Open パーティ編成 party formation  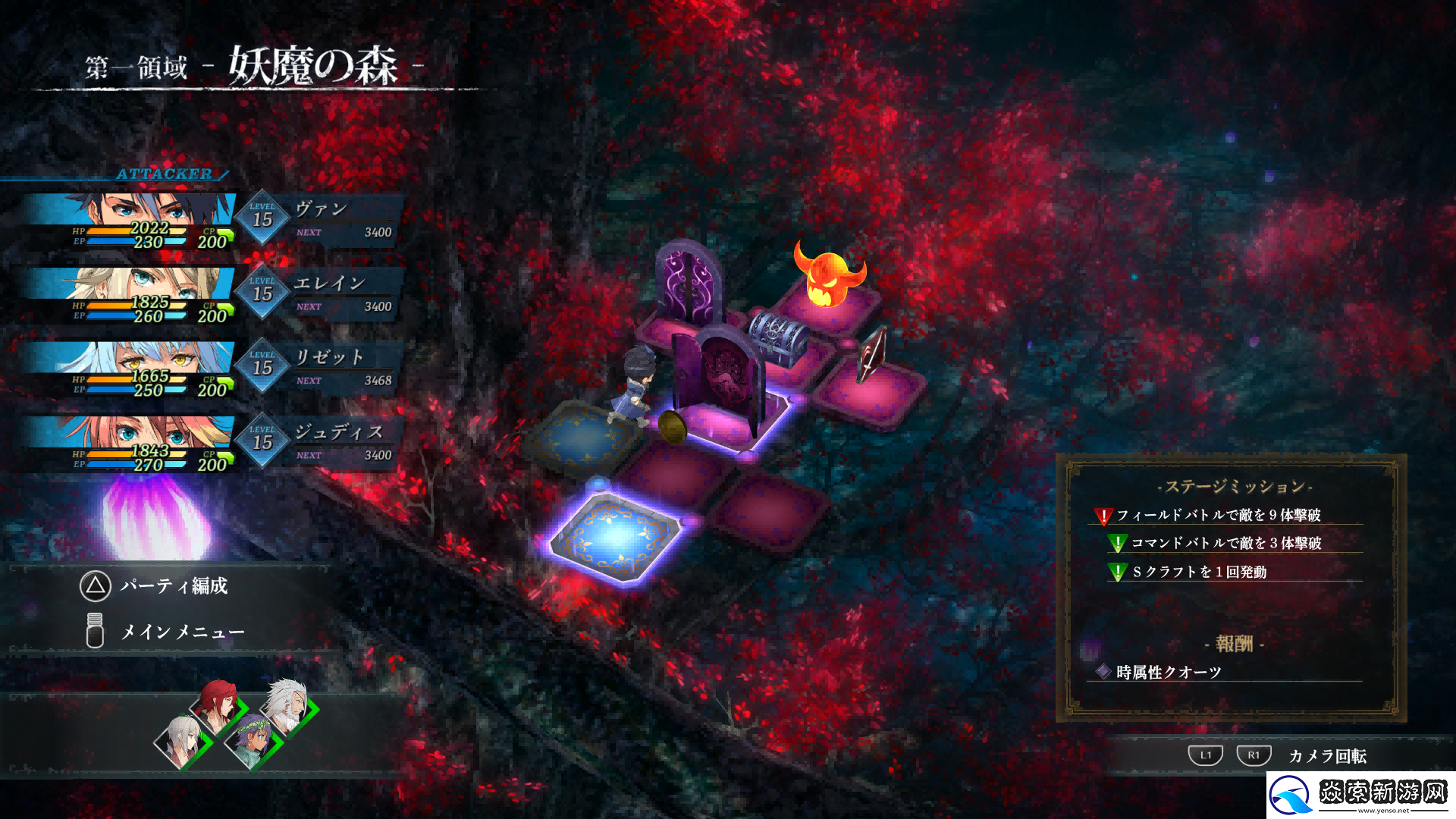click(x=155, y=586)
